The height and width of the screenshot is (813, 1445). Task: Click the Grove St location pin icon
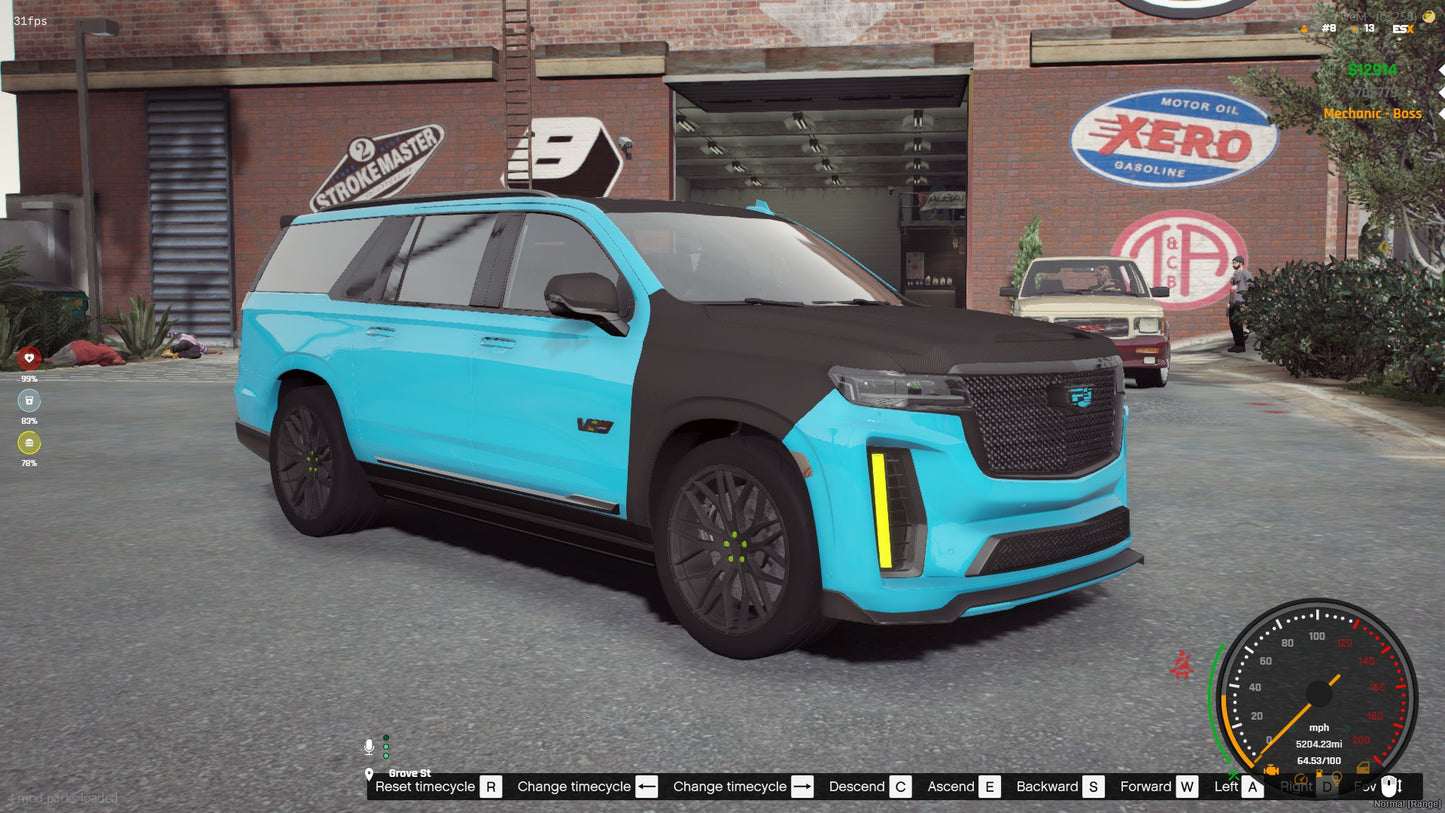click(x=369, y=774)
